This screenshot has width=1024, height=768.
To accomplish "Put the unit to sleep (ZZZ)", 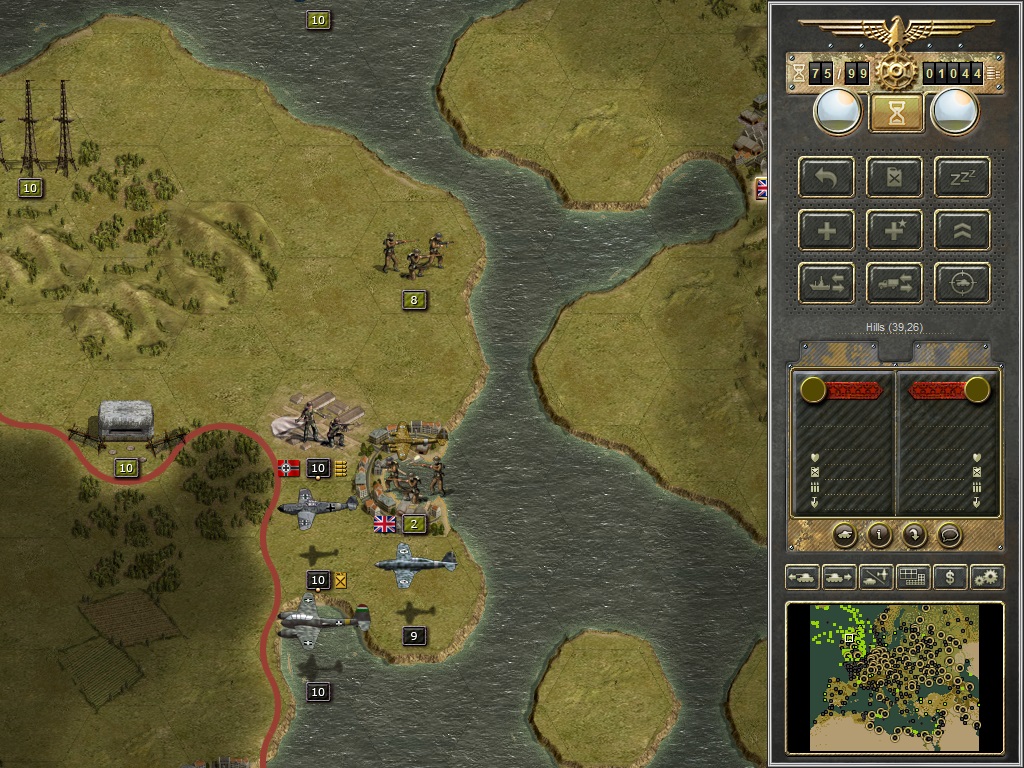I will coord(962,178).
